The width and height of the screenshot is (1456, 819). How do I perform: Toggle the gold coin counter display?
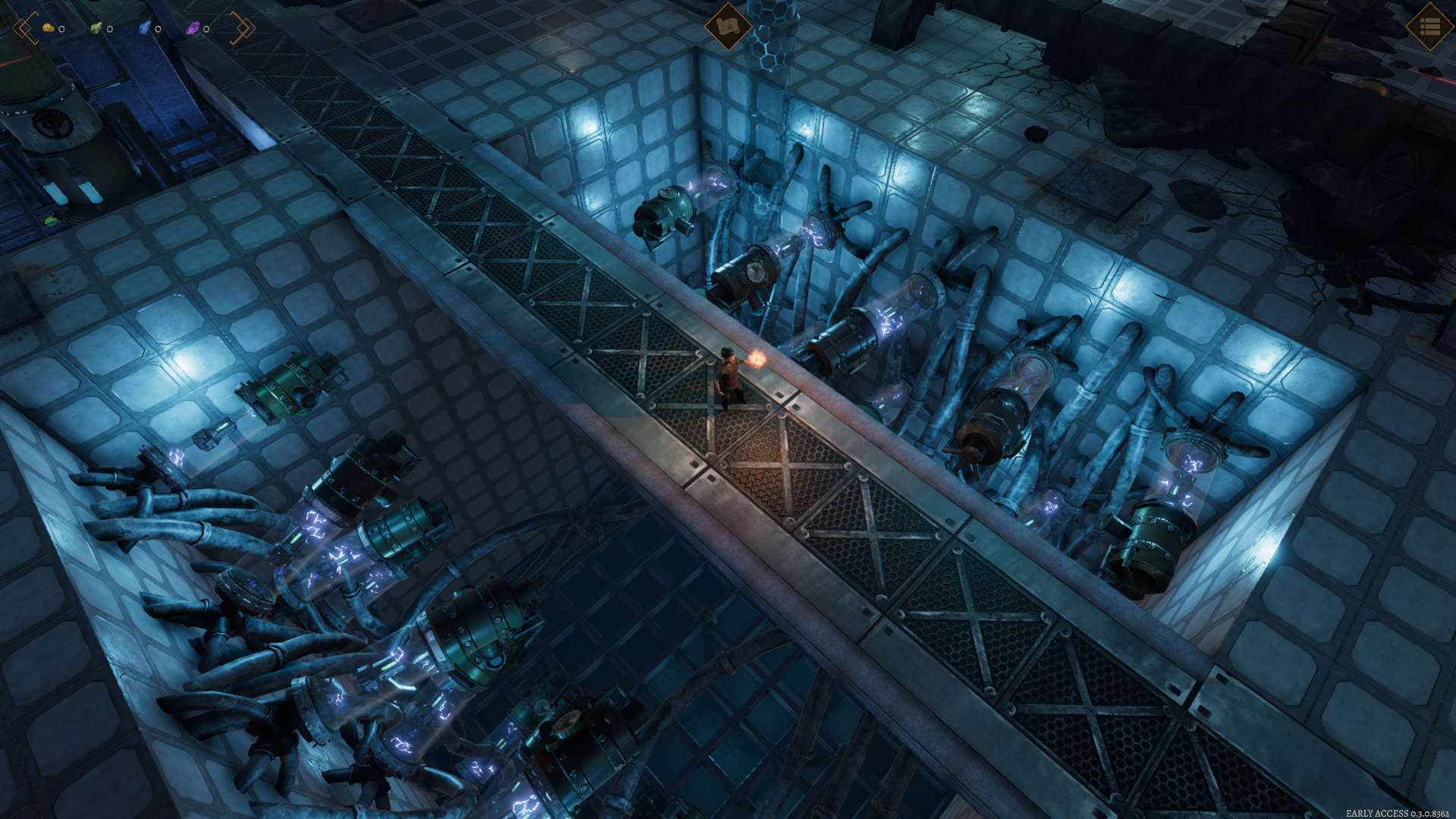click(x=62, y=29)
